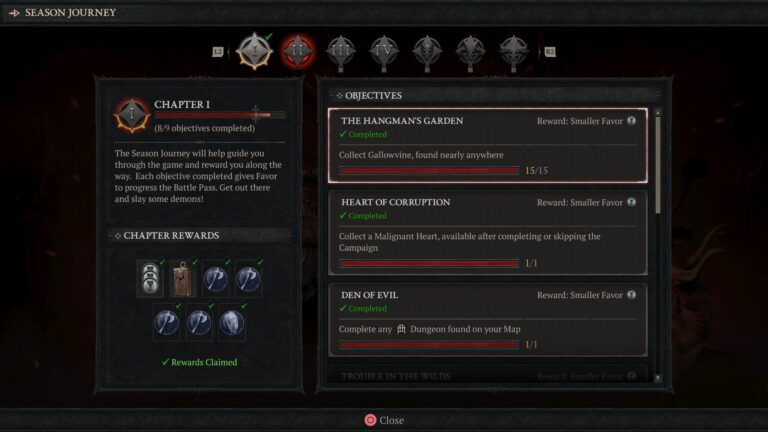The image size is (768, 432).
Task: Click the Chapter I emblem in the summary panel
Action: pyautogui.click(x=130, y=114)
